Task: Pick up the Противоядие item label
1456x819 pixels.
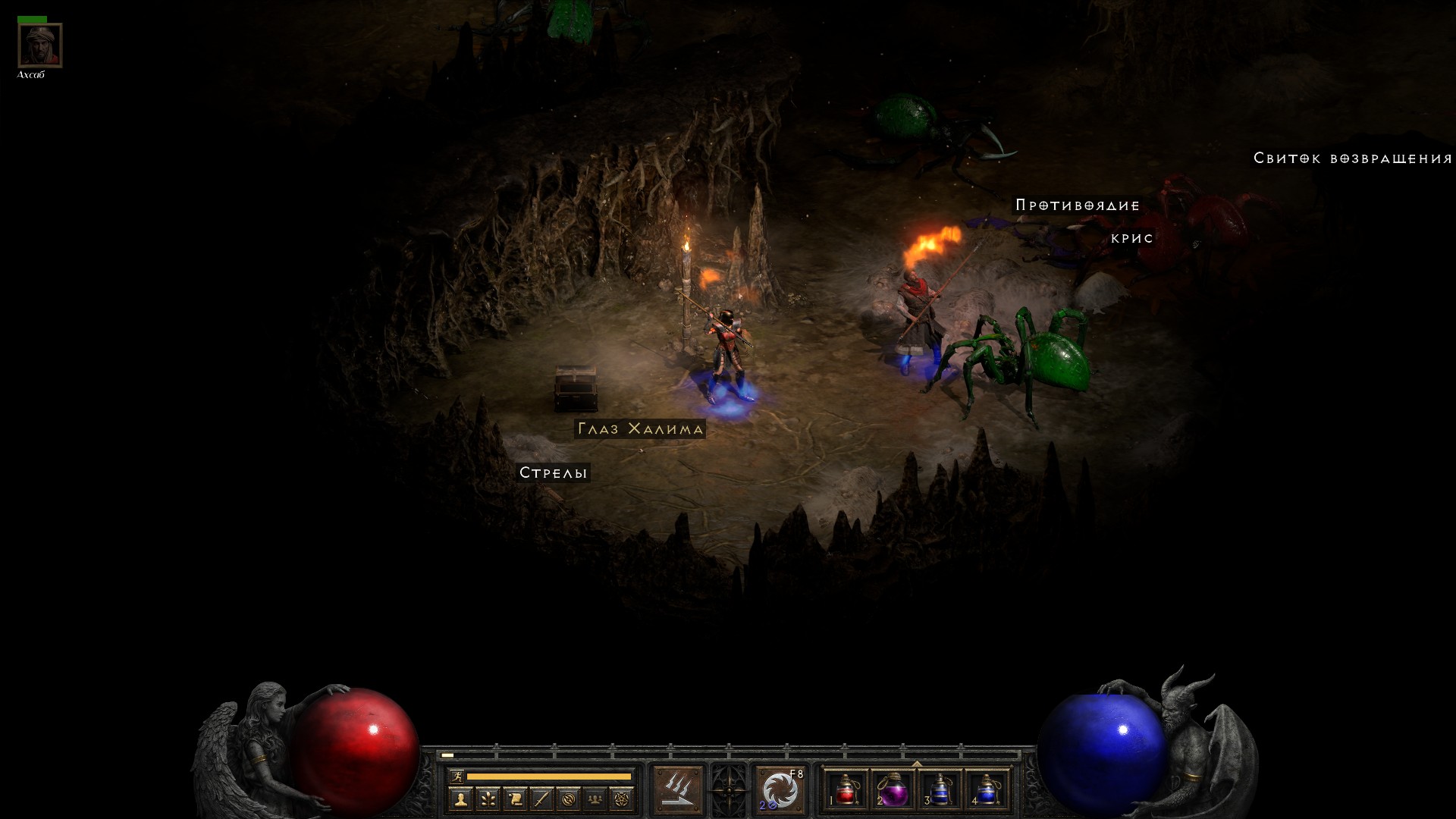Action: tap(1078, 206)
